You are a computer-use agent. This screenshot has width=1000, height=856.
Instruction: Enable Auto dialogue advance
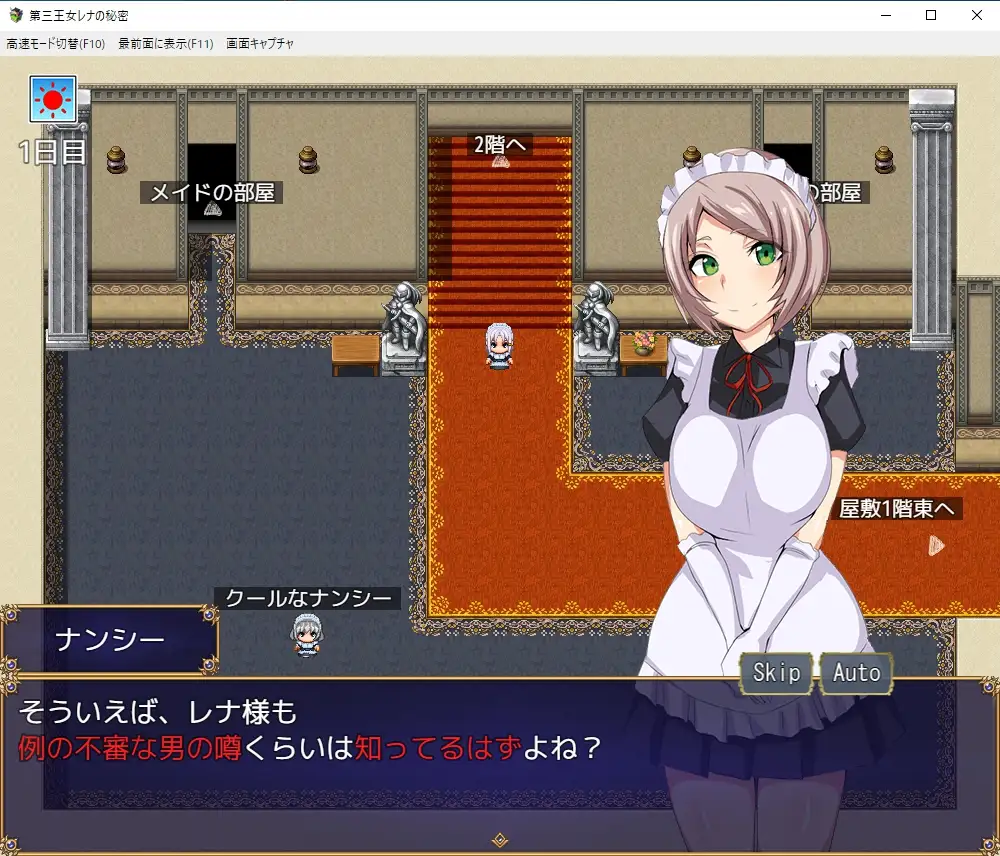tap(856, 673)
